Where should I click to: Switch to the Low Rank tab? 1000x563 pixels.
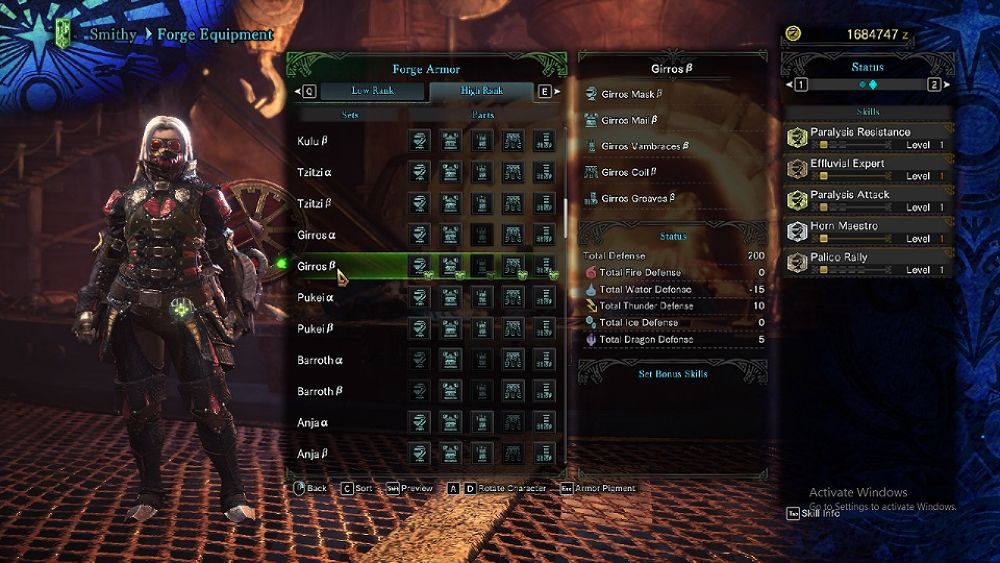372,91
